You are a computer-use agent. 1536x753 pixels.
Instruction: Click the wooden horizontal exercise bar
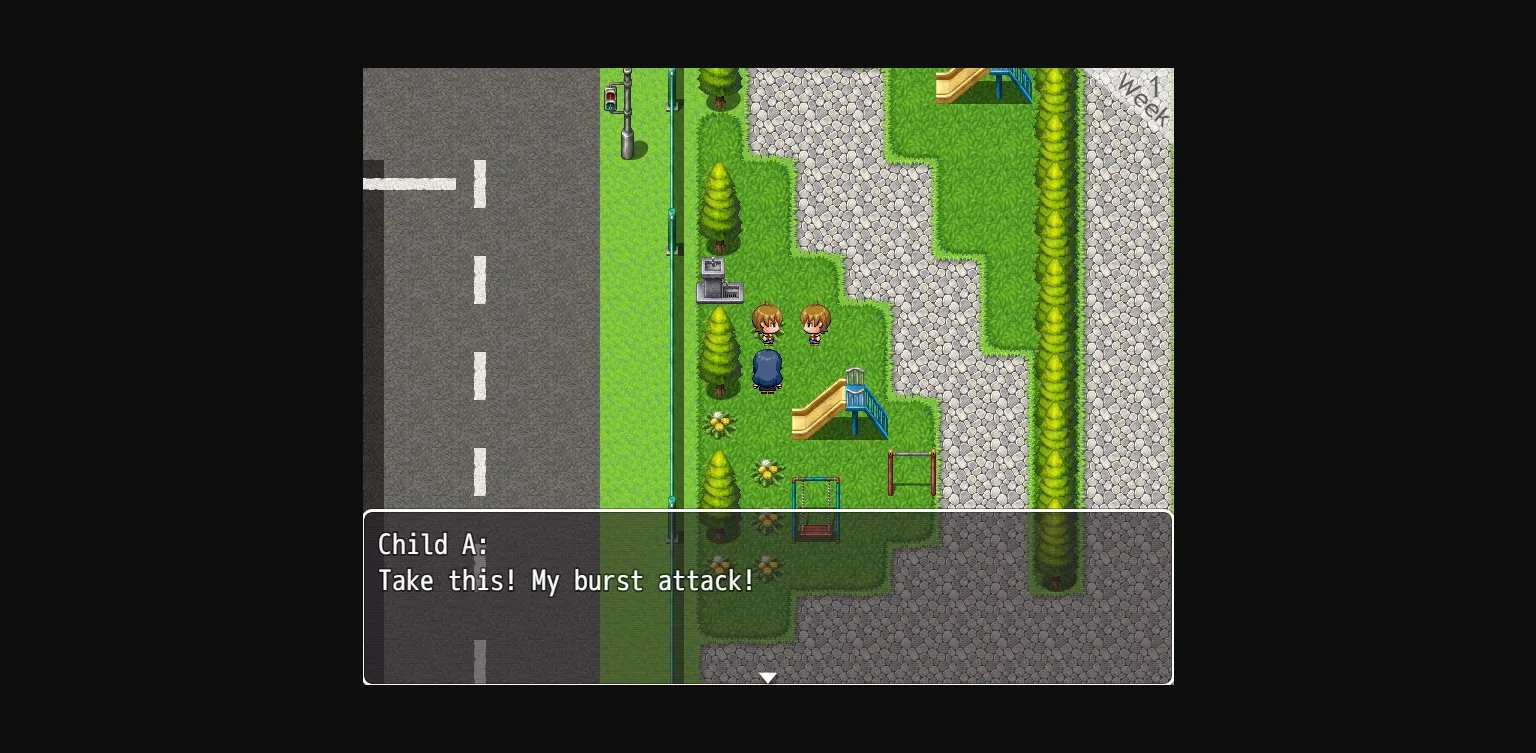(x=910, y=470)
